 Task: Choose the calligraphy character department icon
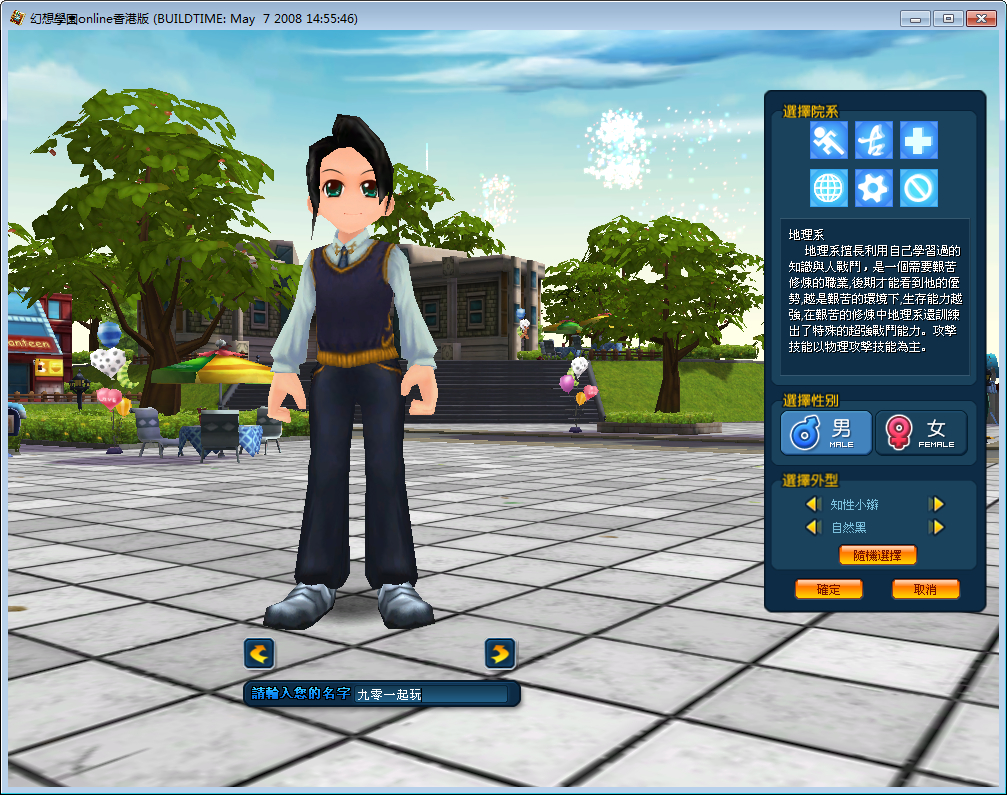pos(874,140)
